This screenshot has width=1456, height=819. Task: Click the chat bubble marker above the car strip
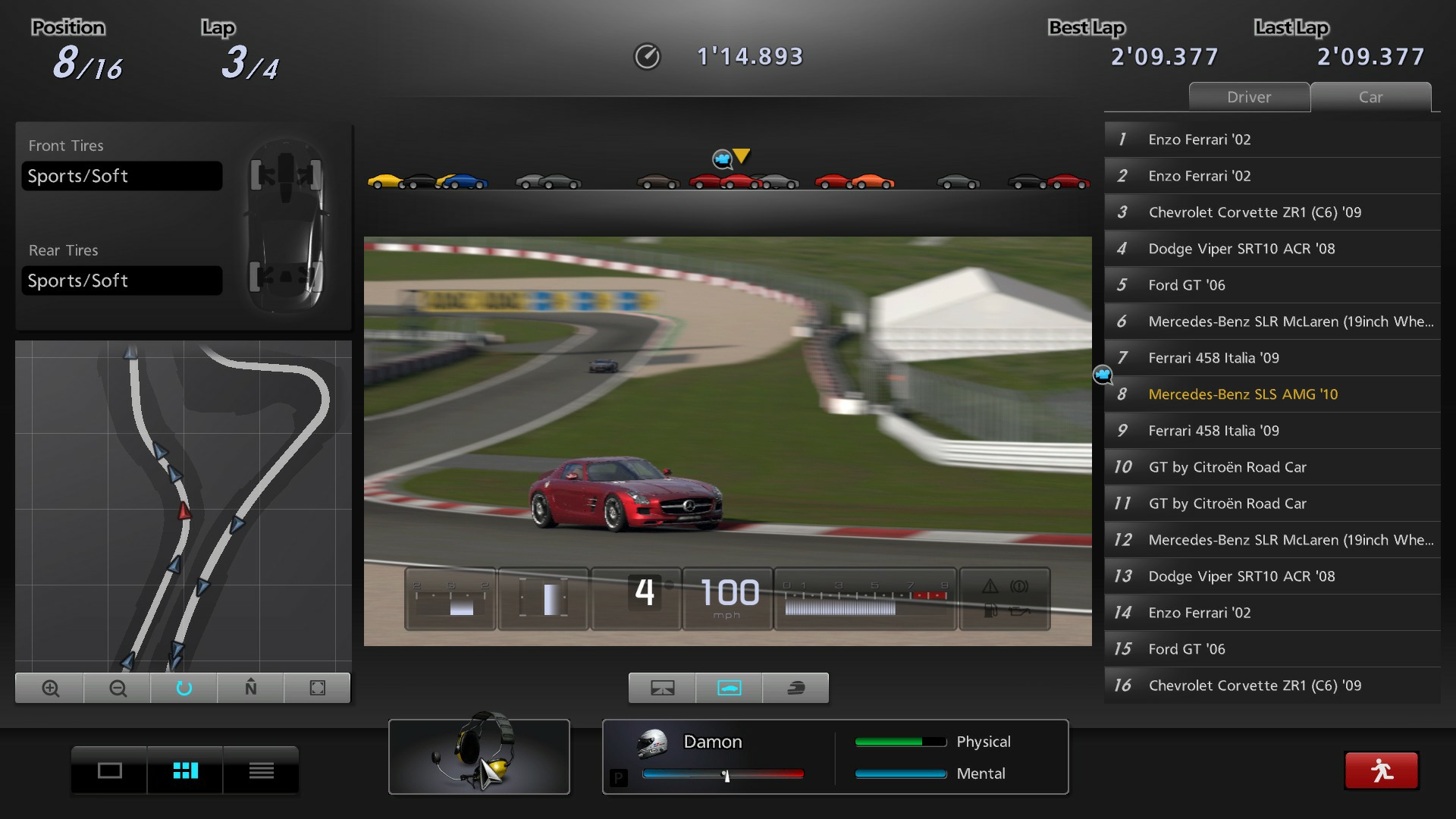click(x=722, y=159)
